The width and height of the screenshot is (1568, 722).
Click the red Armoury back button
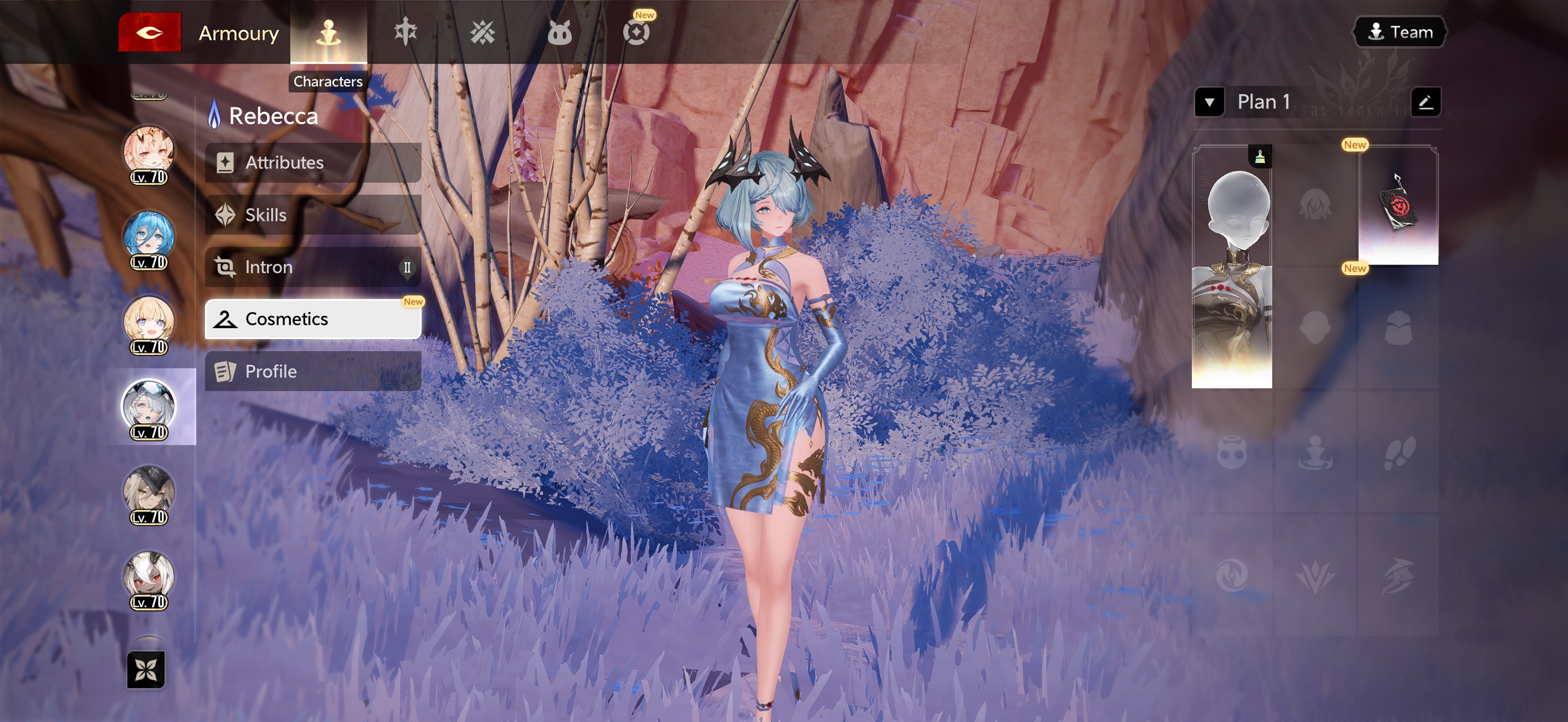coord(150,32)
